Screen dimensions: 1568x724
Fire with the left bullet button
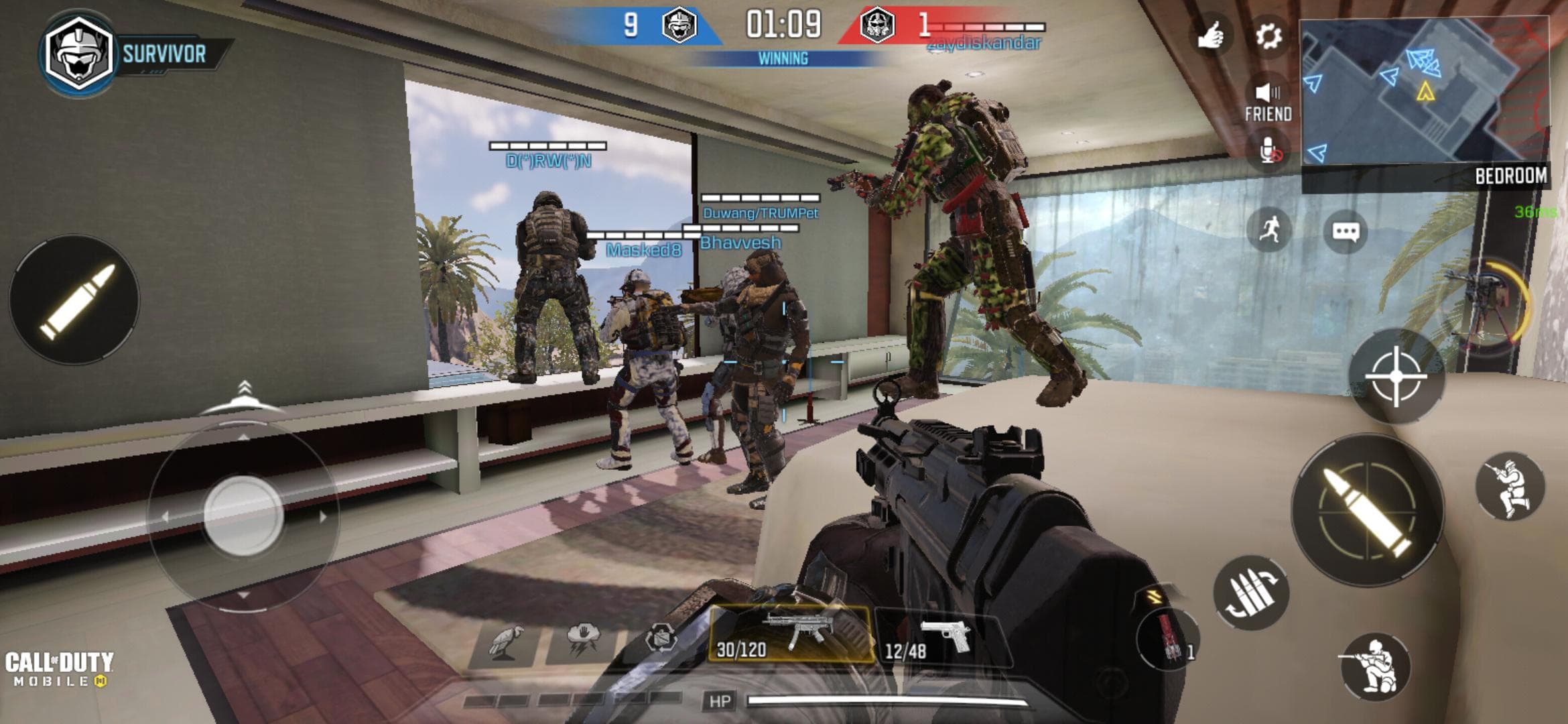click(x=75, y=300)
